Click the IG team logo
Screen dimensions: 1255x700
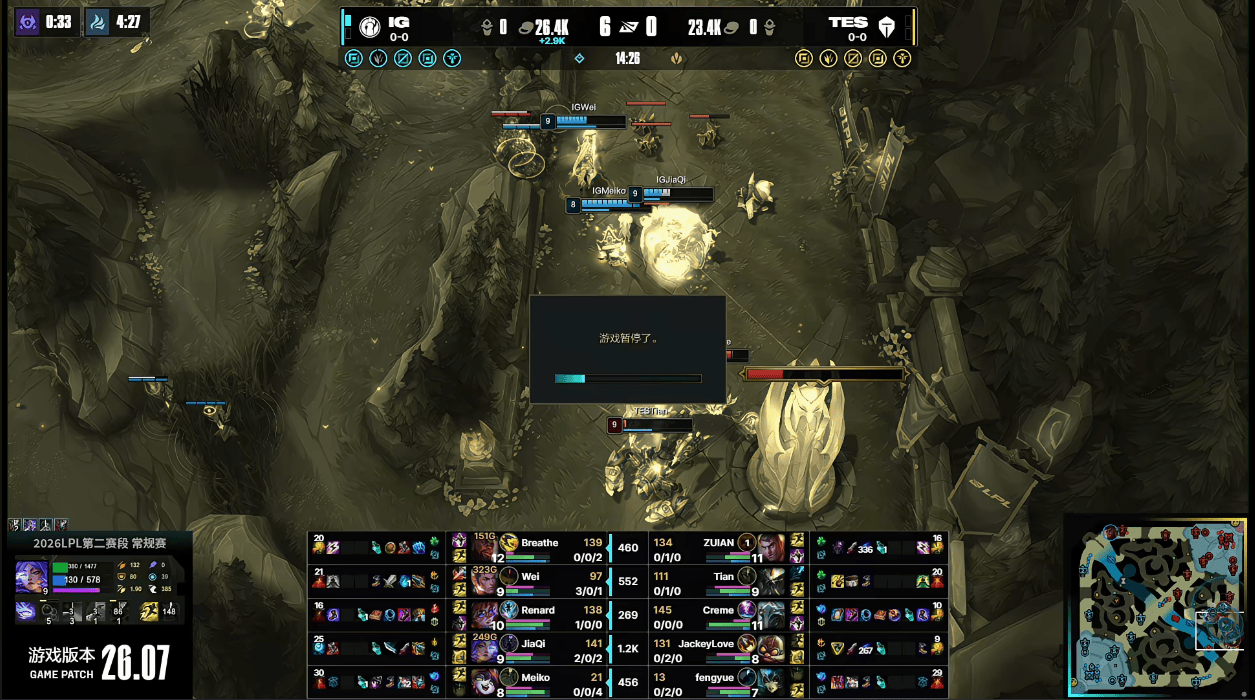click(x=369, y=27)
